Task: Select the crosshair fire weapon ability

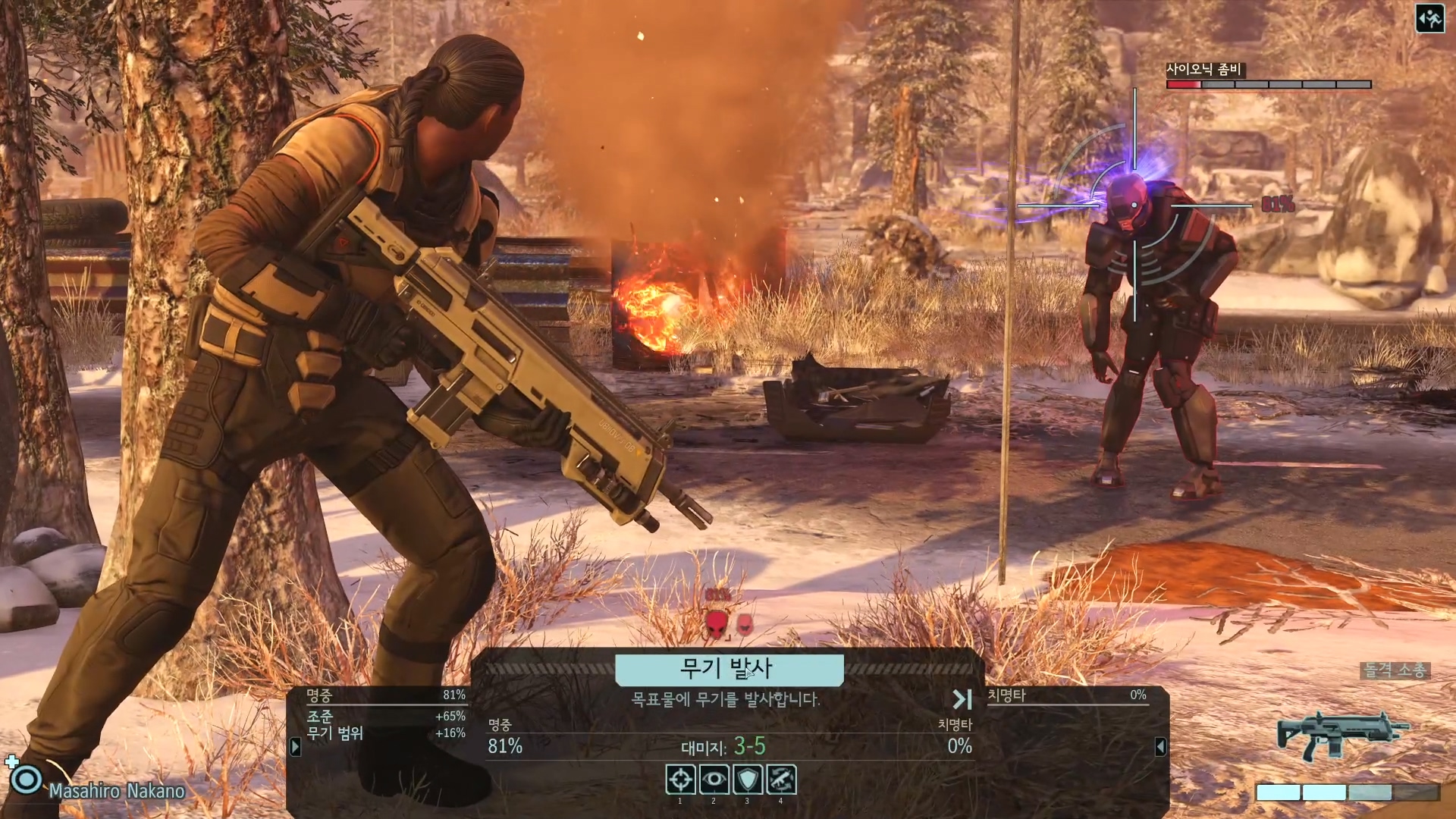Action: [x=680, y=779]
